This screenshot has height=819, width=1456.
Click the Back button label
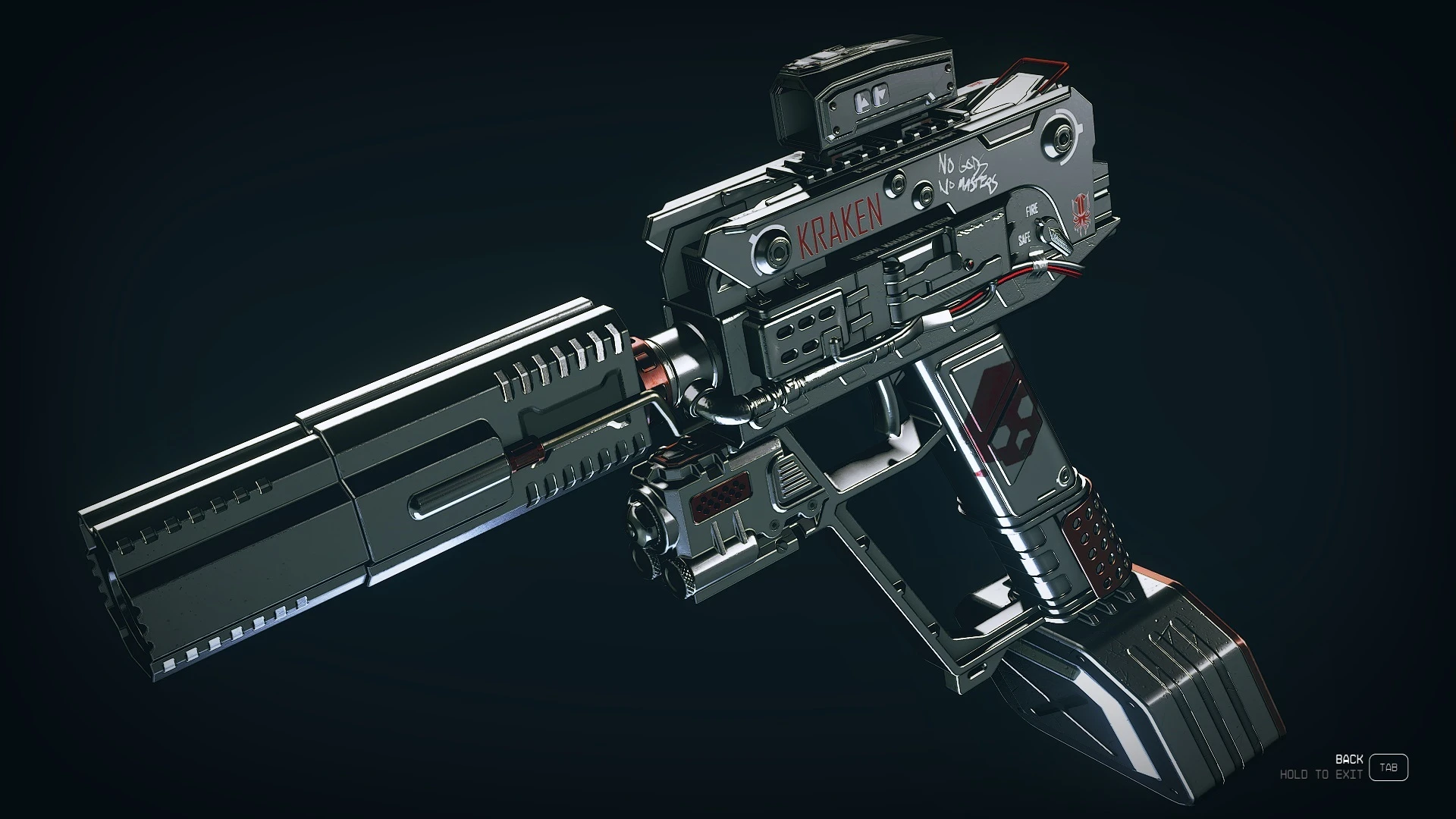click(x=1348, y=759)
